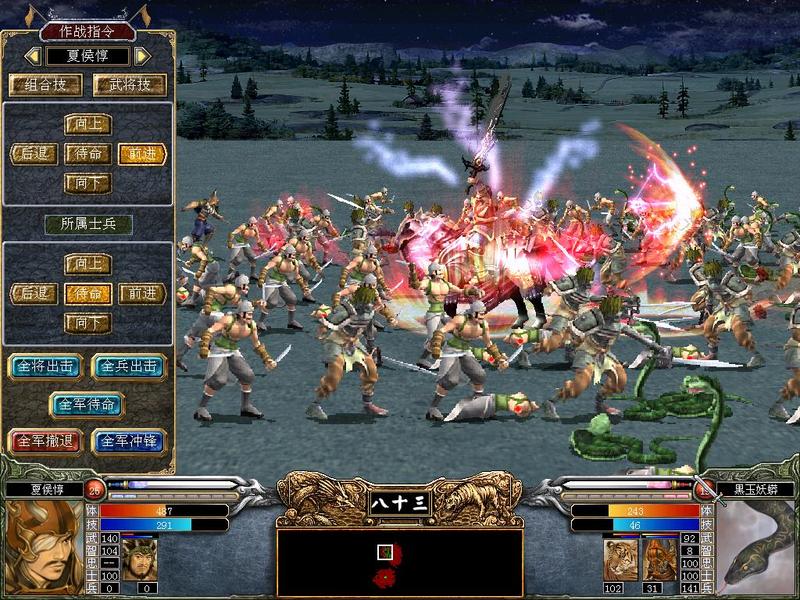Command 全军撤退 full army retreat
The image size is (800, 600).
click(45, 441)
